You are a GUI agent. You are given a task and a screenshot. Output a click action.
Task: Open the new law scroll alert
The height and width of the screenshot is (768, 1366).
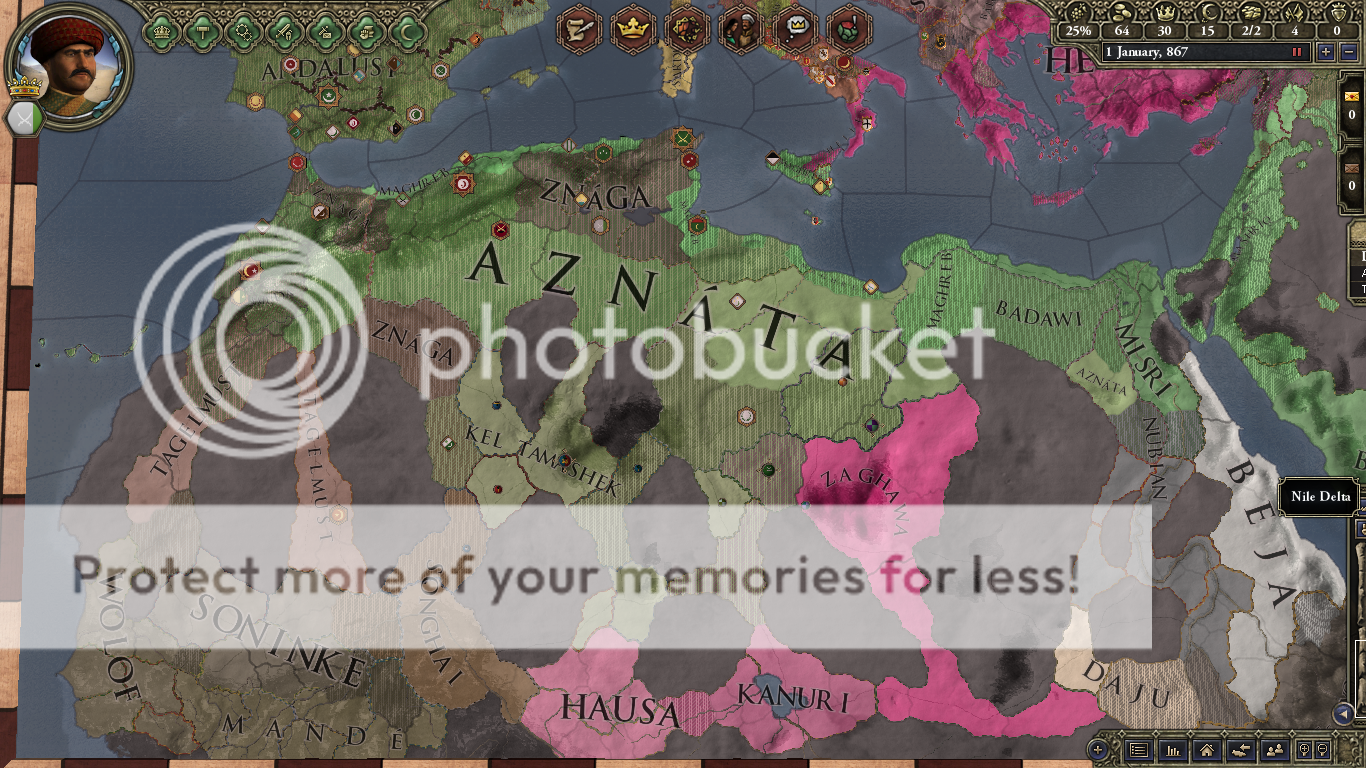[x=579, y=29]
